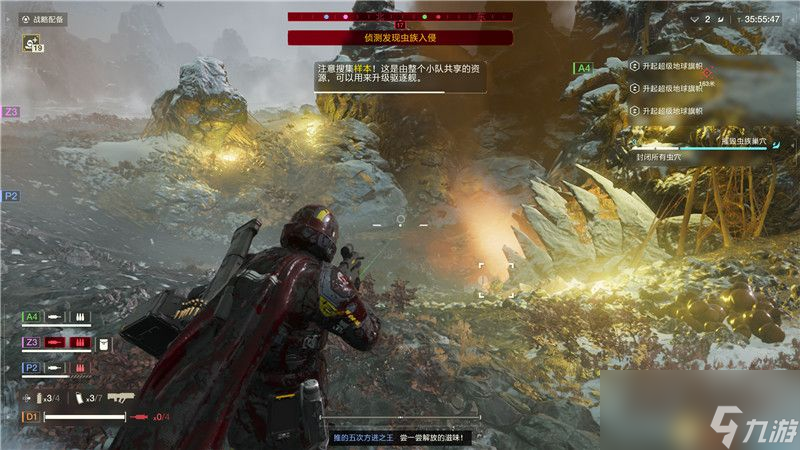800x450 pixels.
Task: Click the compass bar at the top
Action: pos(400,17)
